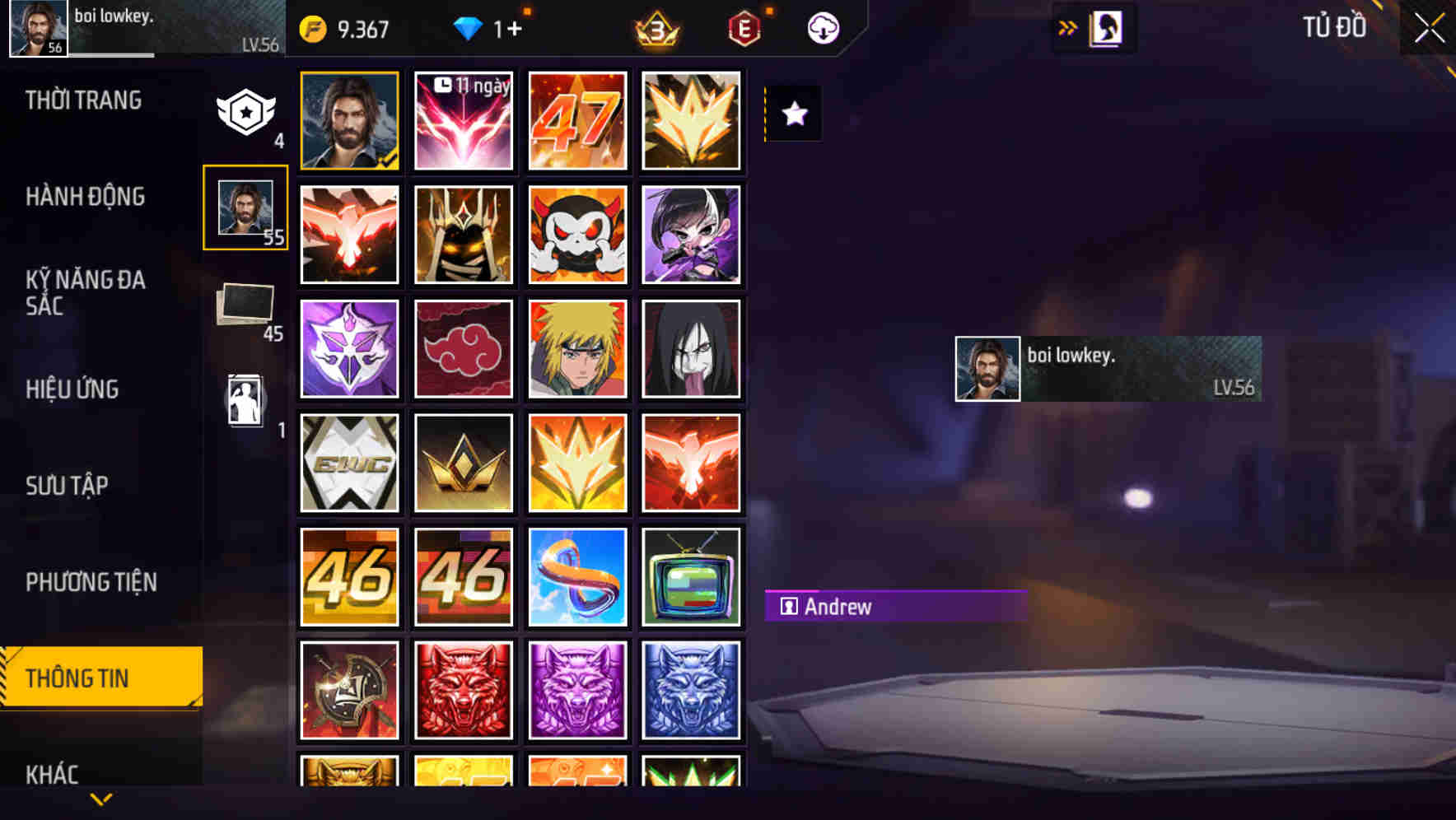Toggle the avatar category tile showing 55

[246, 207]
